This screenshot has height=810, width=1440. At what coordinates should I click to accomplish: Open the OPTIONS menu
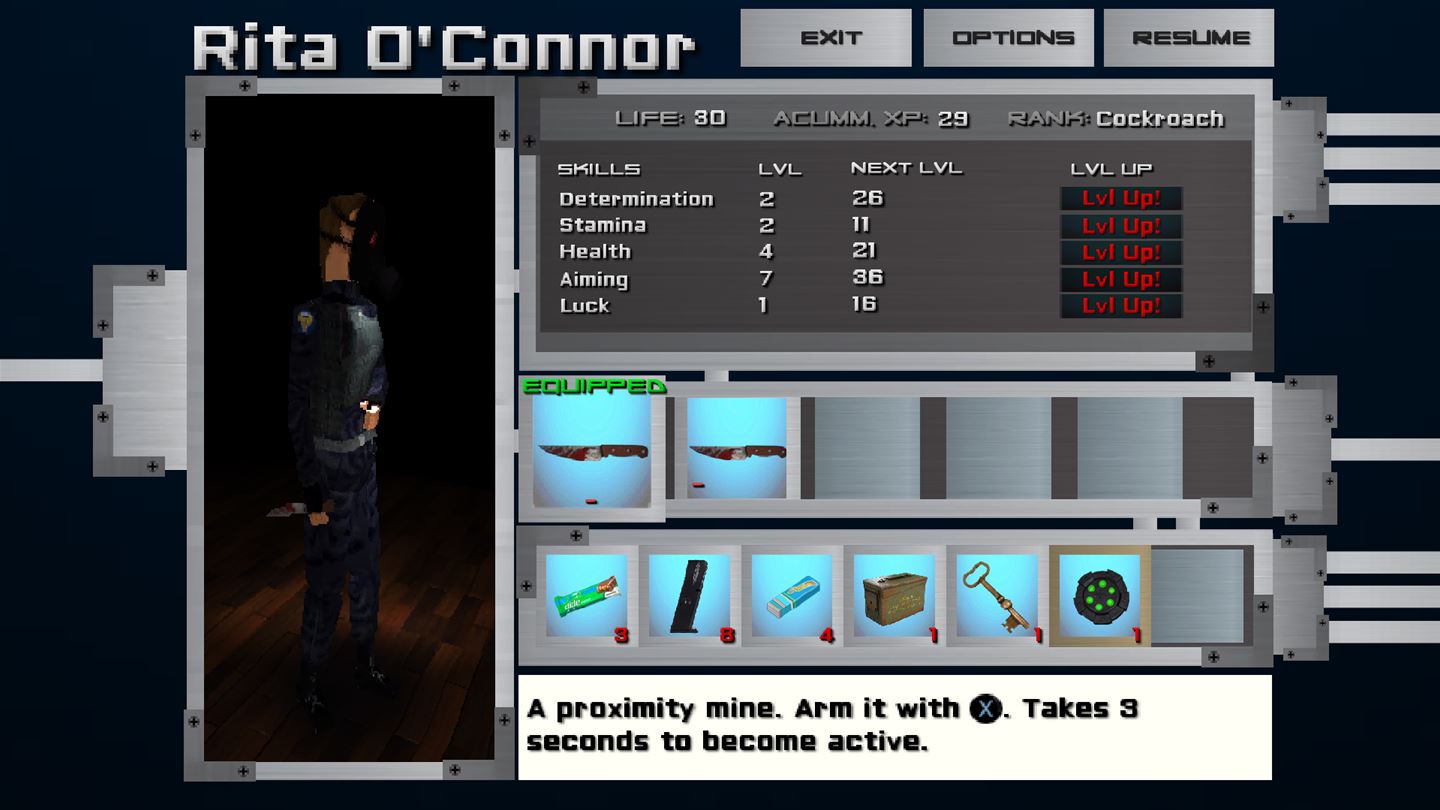[1008, 37]
